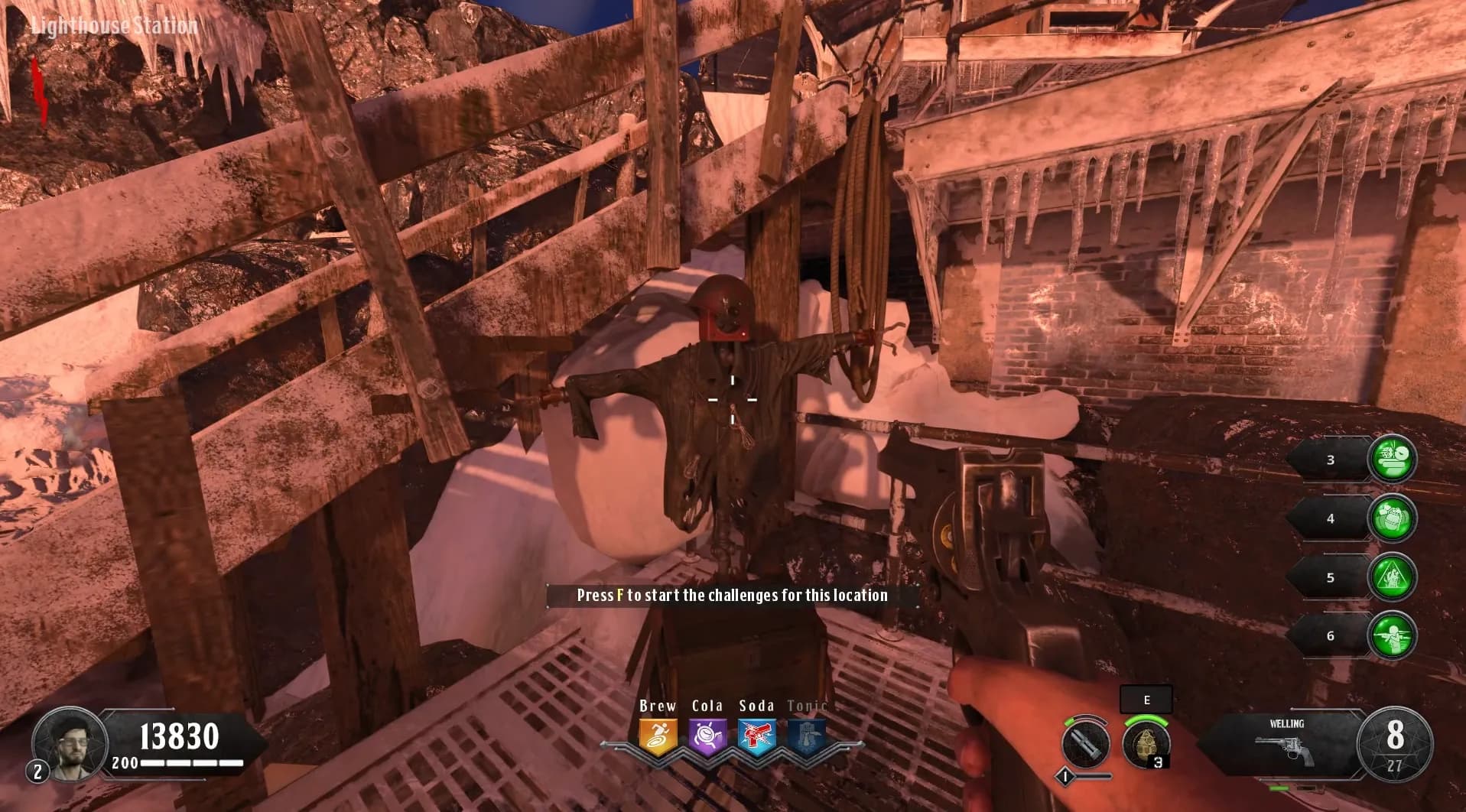Activate the fire-warning elixir in slot 5
This screenshot has width=1466, height=812.
point(1392,577)
